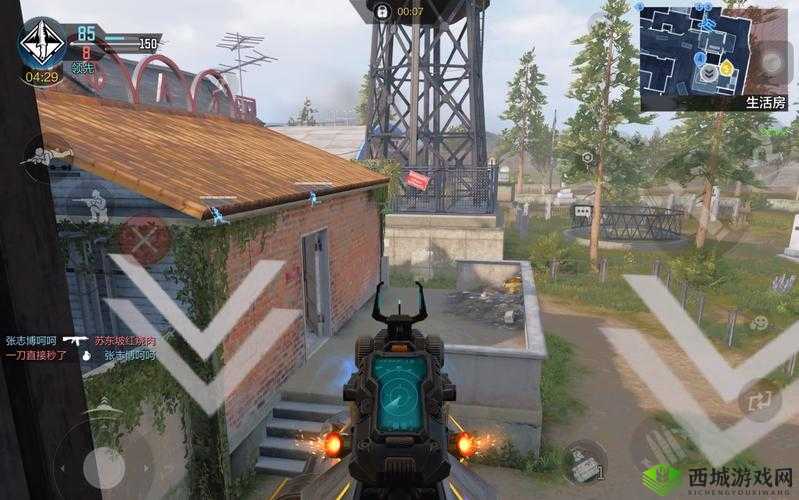Tap the padlock icon beside the timer

tap(382, 11)
